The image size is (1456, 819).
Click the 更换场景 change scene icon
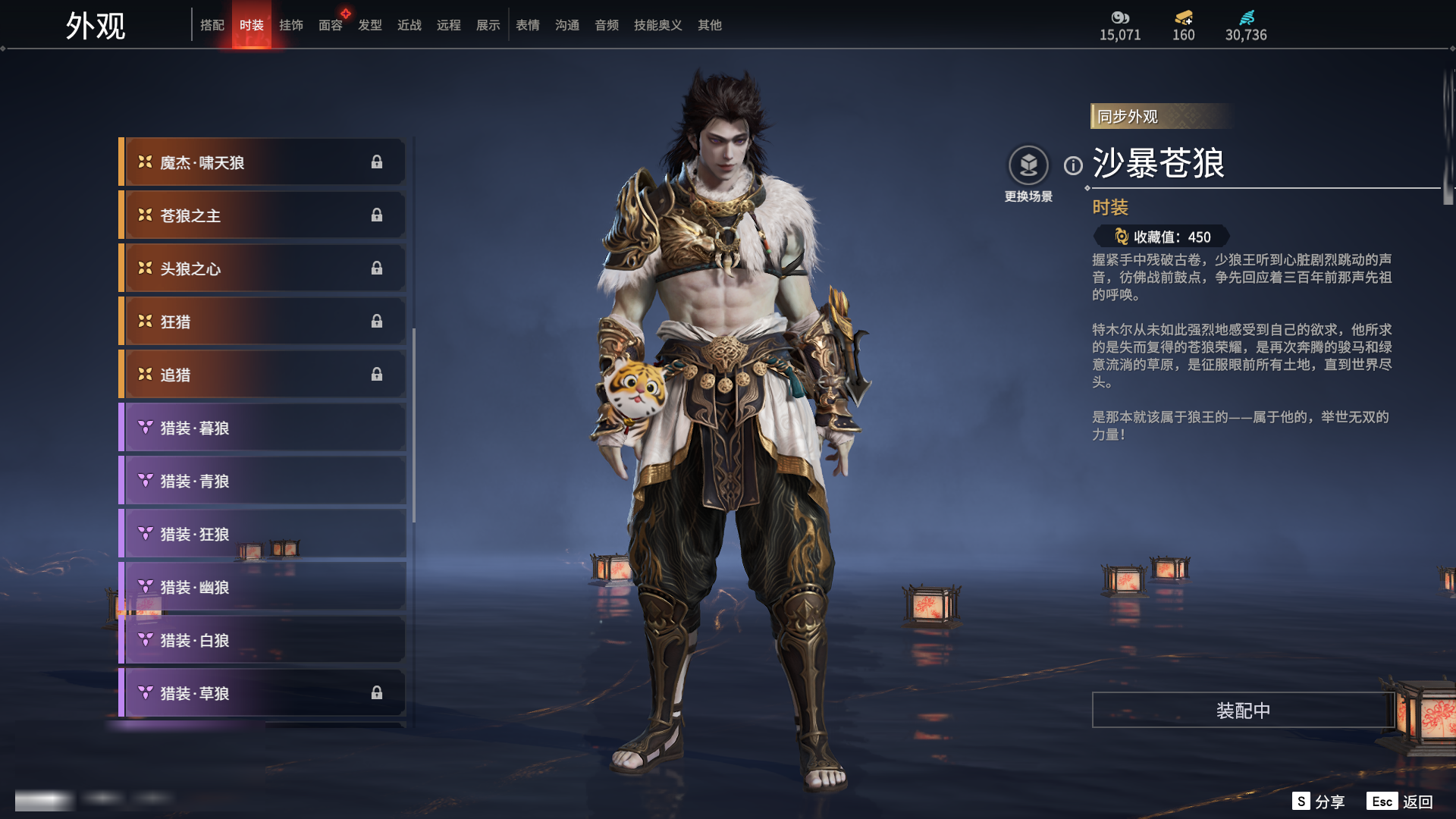click(1028, 165)
